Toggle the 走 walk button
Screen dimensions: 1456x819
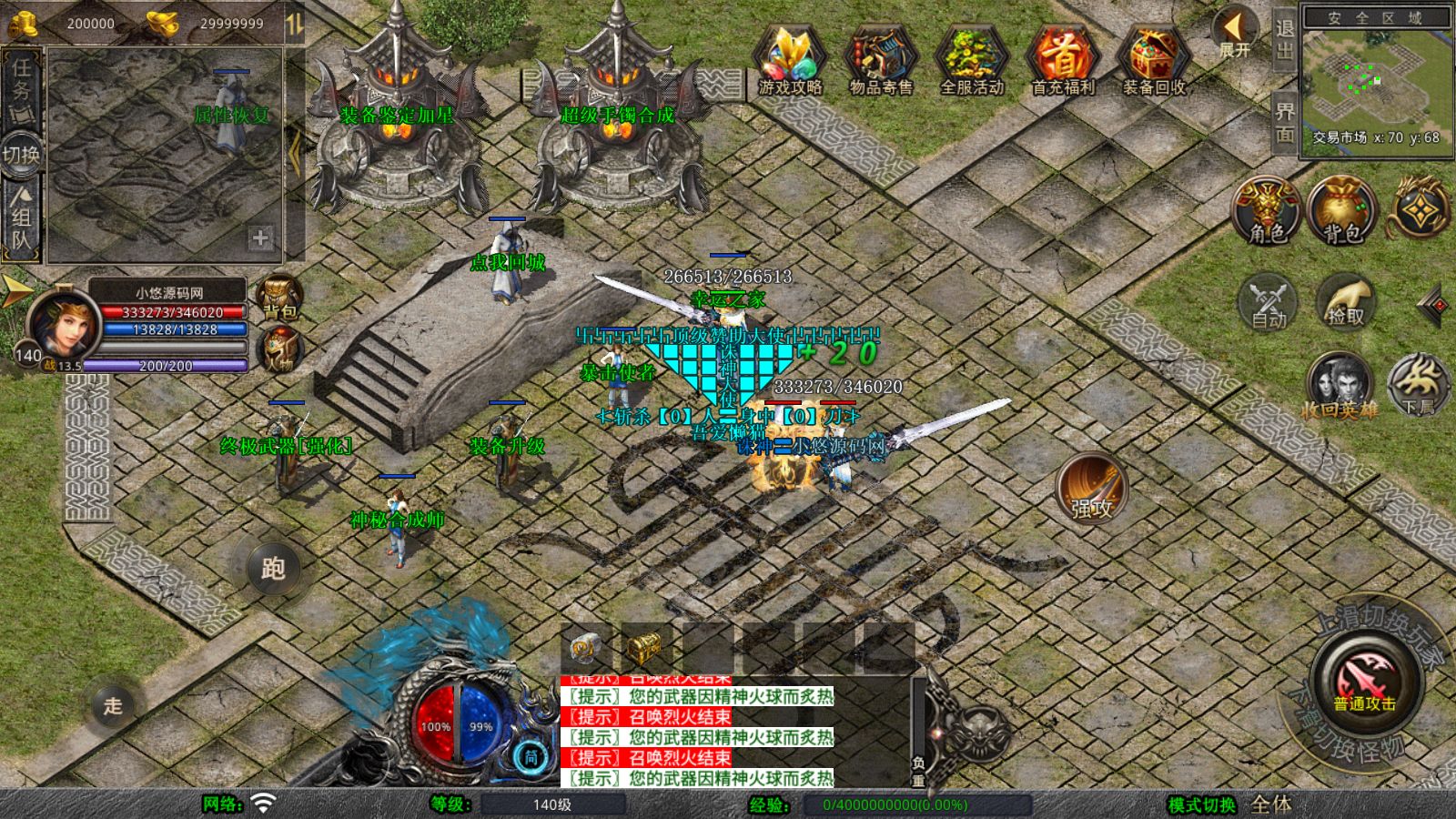pos(113,705)
